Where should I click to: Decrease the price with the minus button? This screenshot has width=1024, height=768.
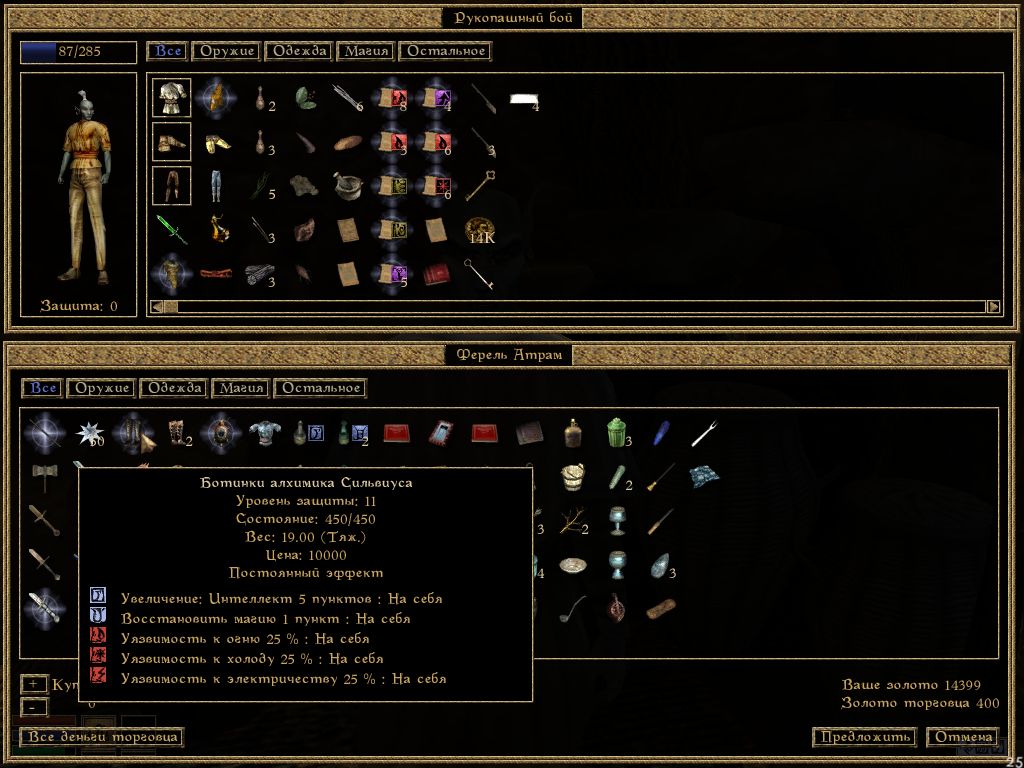[33, 706]
